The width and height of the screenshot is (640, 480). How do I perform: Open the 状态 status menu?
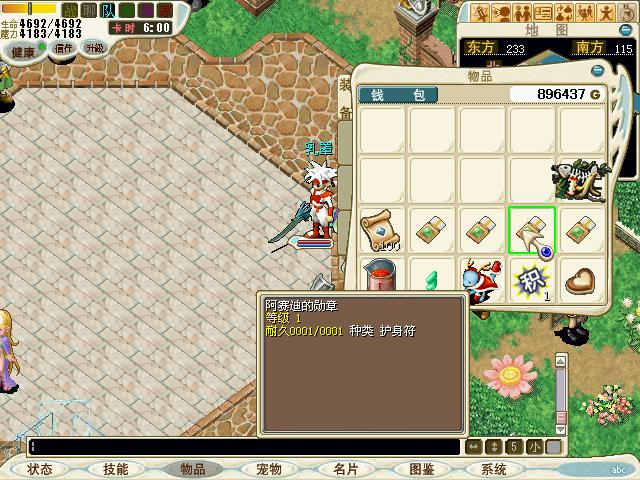40,469
